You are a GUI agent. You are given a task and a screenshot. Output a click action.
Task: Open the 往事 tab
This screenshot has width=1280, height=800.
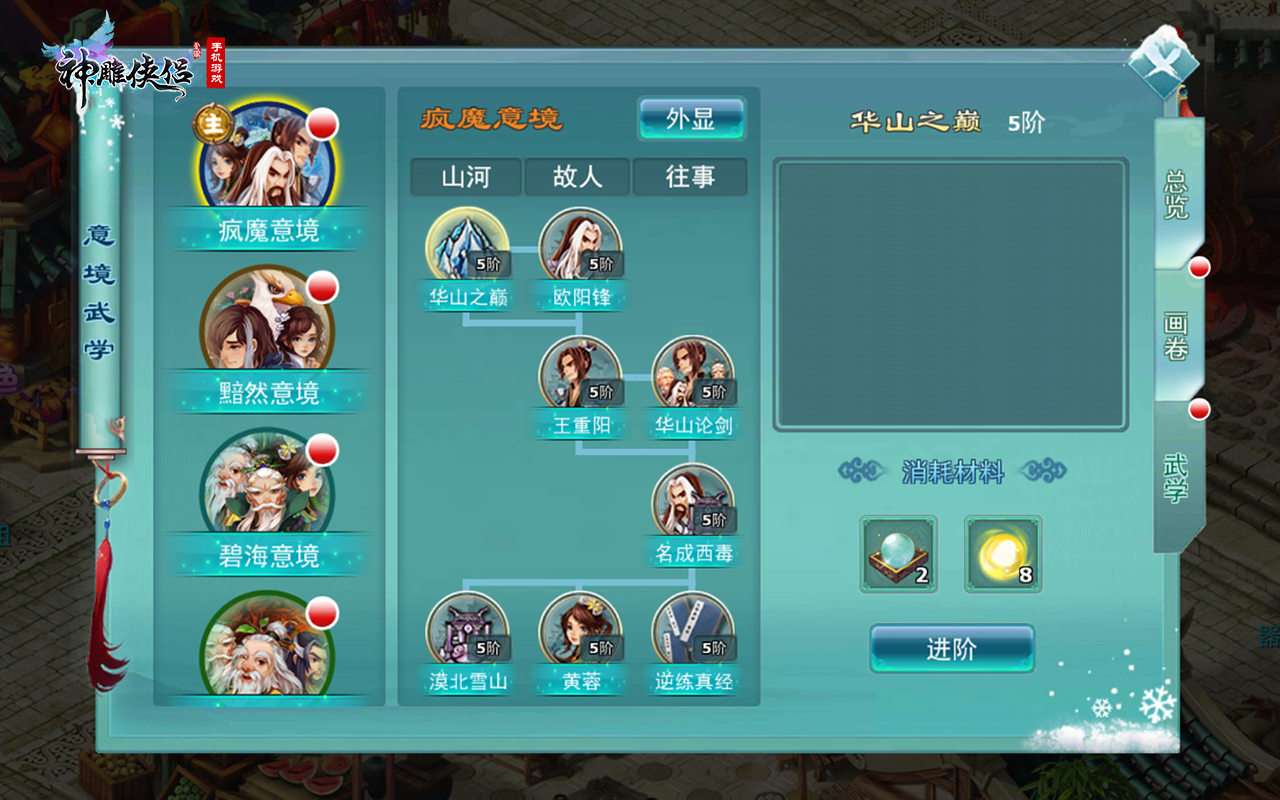point(688,177)
